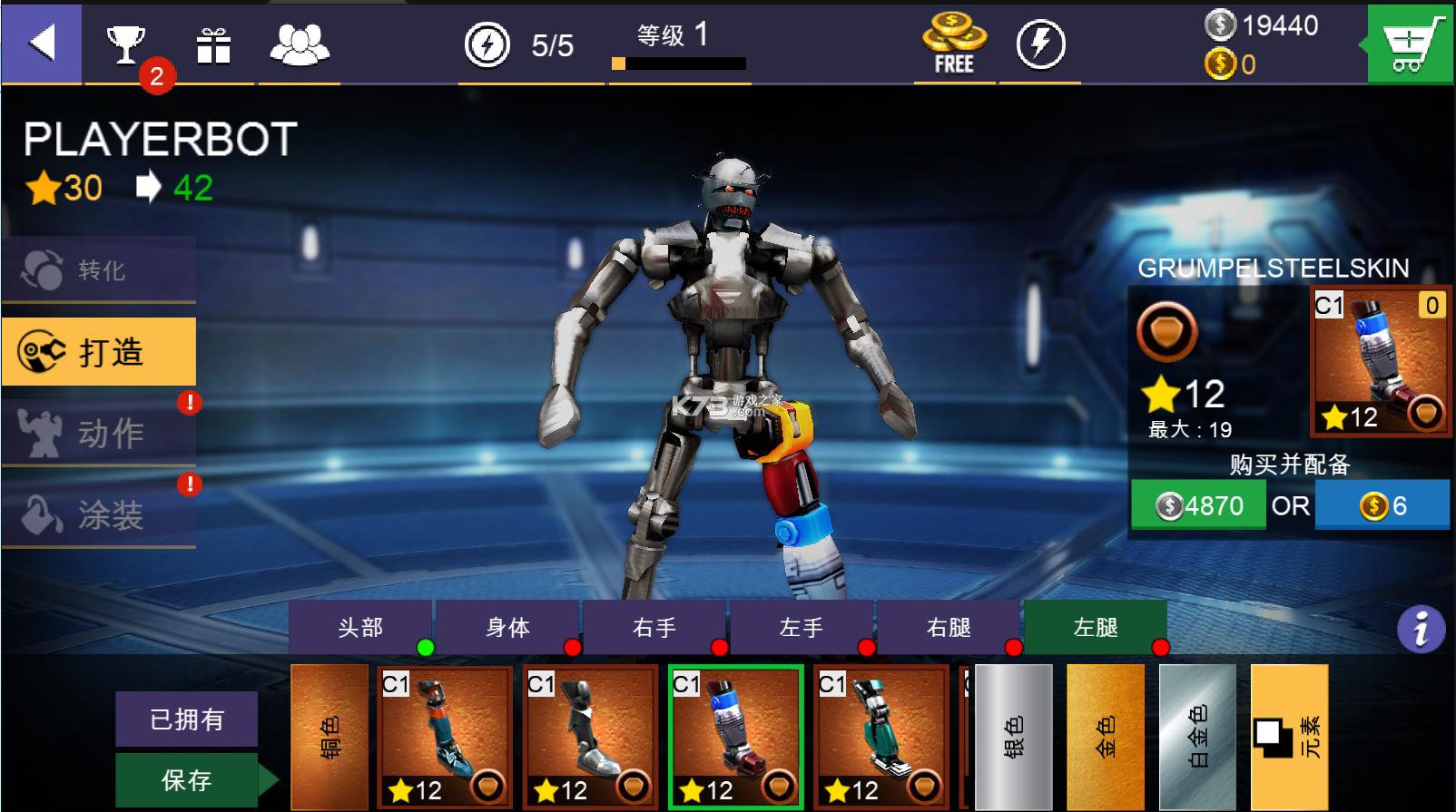
Task: Select the 转化 menu option
Action: pyautogui.click(x=99, y=269)
